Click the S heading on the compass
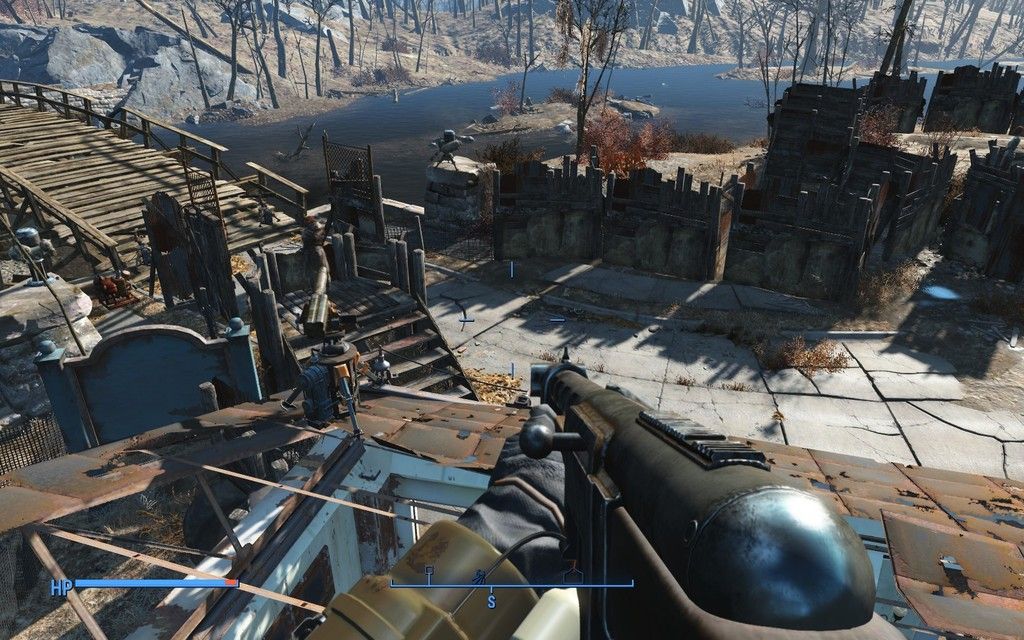 coord(491,601)
